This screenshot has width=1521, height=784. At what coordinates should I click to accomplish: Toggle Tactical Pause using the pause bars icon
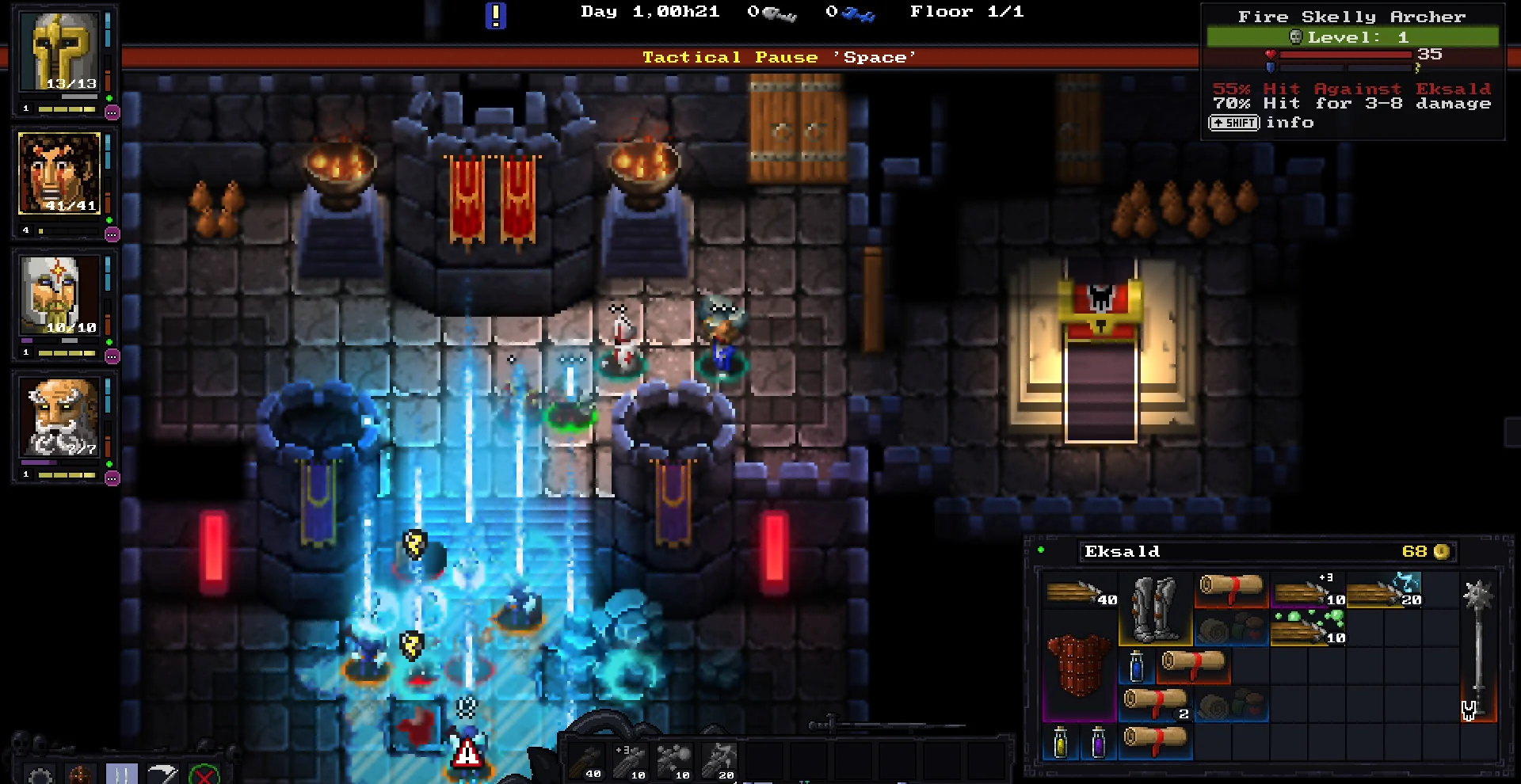(x=121, y=774)
